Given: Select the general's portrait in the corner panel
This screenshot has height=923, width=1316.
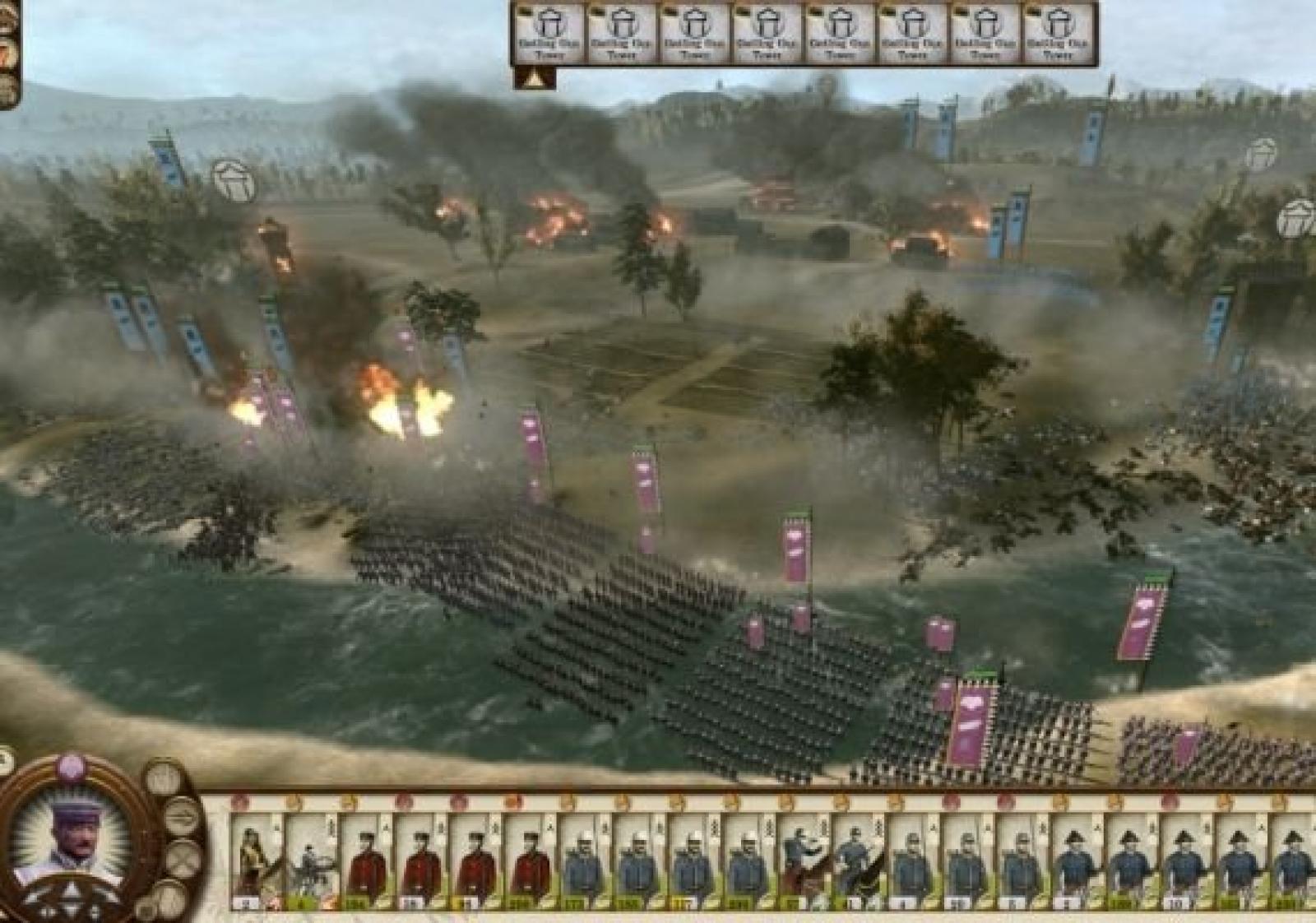Looking at the screenshot, I should (71, 836).
